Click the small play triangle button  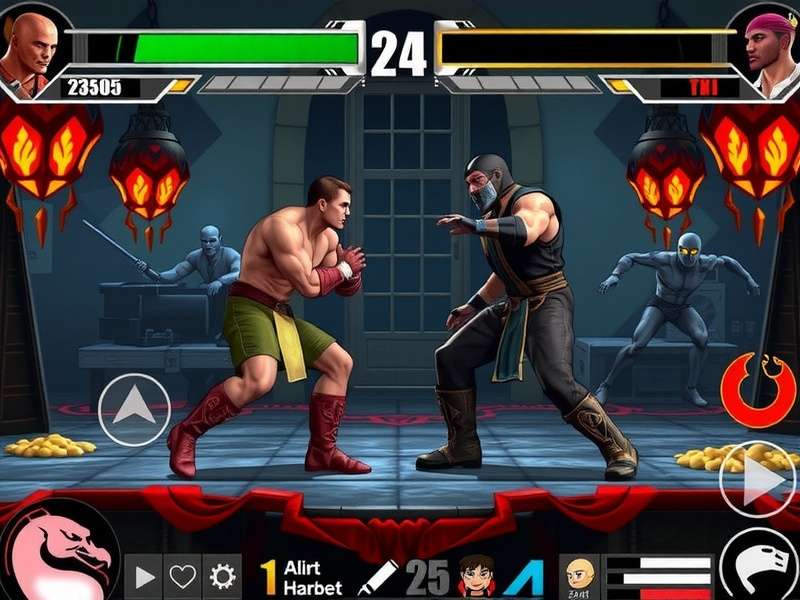[145, 577]
